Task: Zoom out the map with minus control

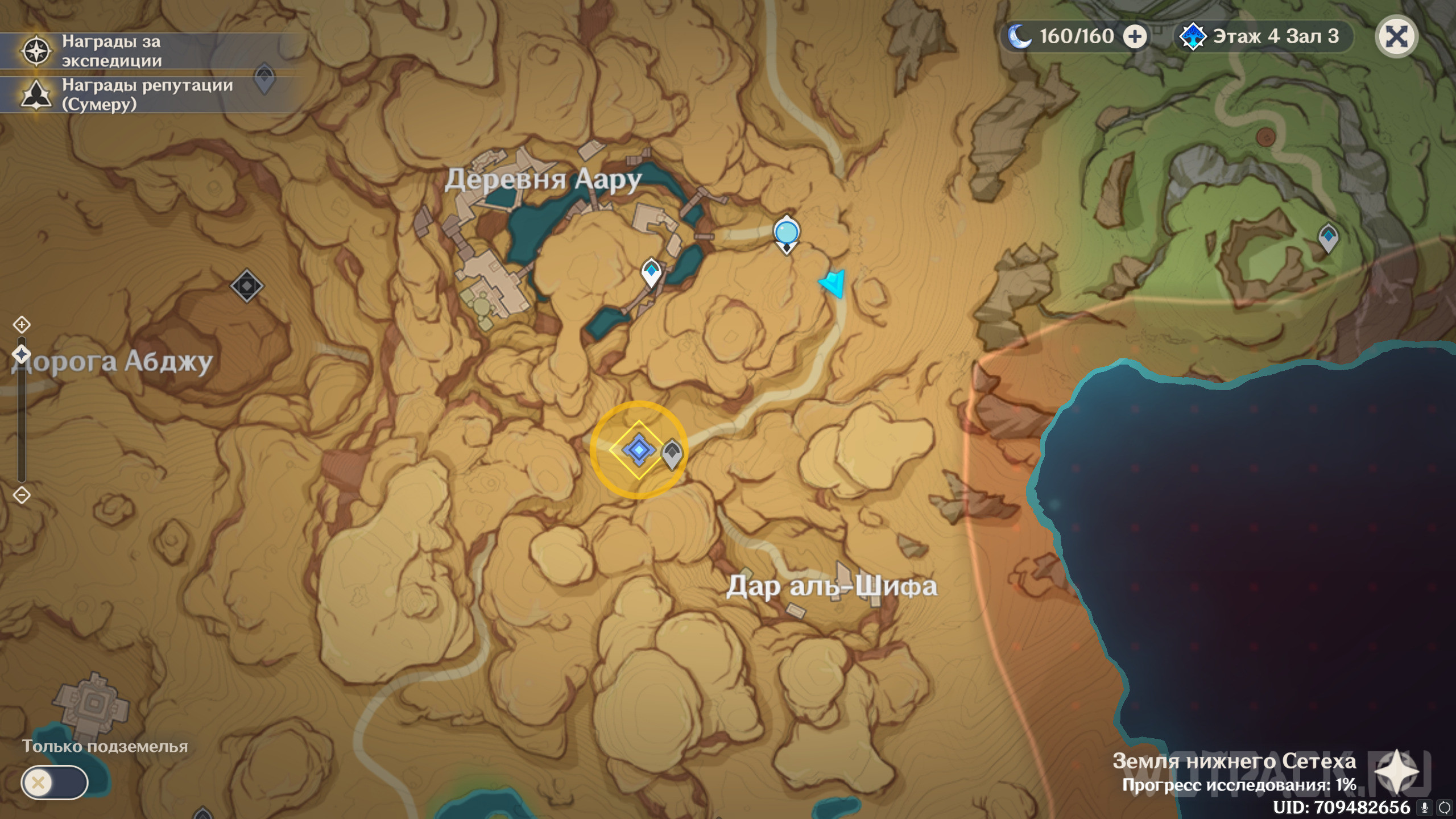Action: 22,495
